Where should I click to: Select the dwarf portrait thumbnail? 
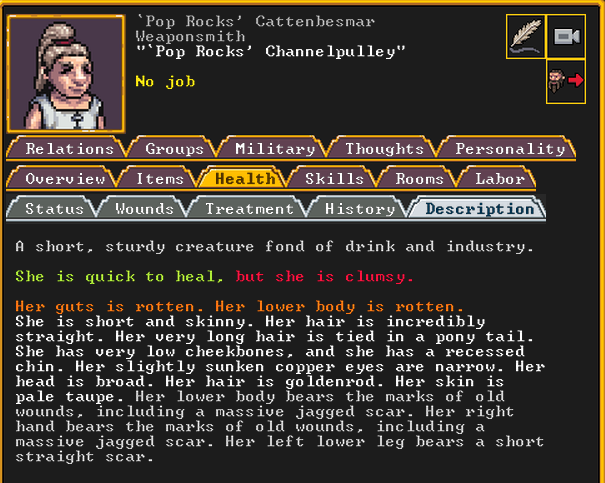66,73
